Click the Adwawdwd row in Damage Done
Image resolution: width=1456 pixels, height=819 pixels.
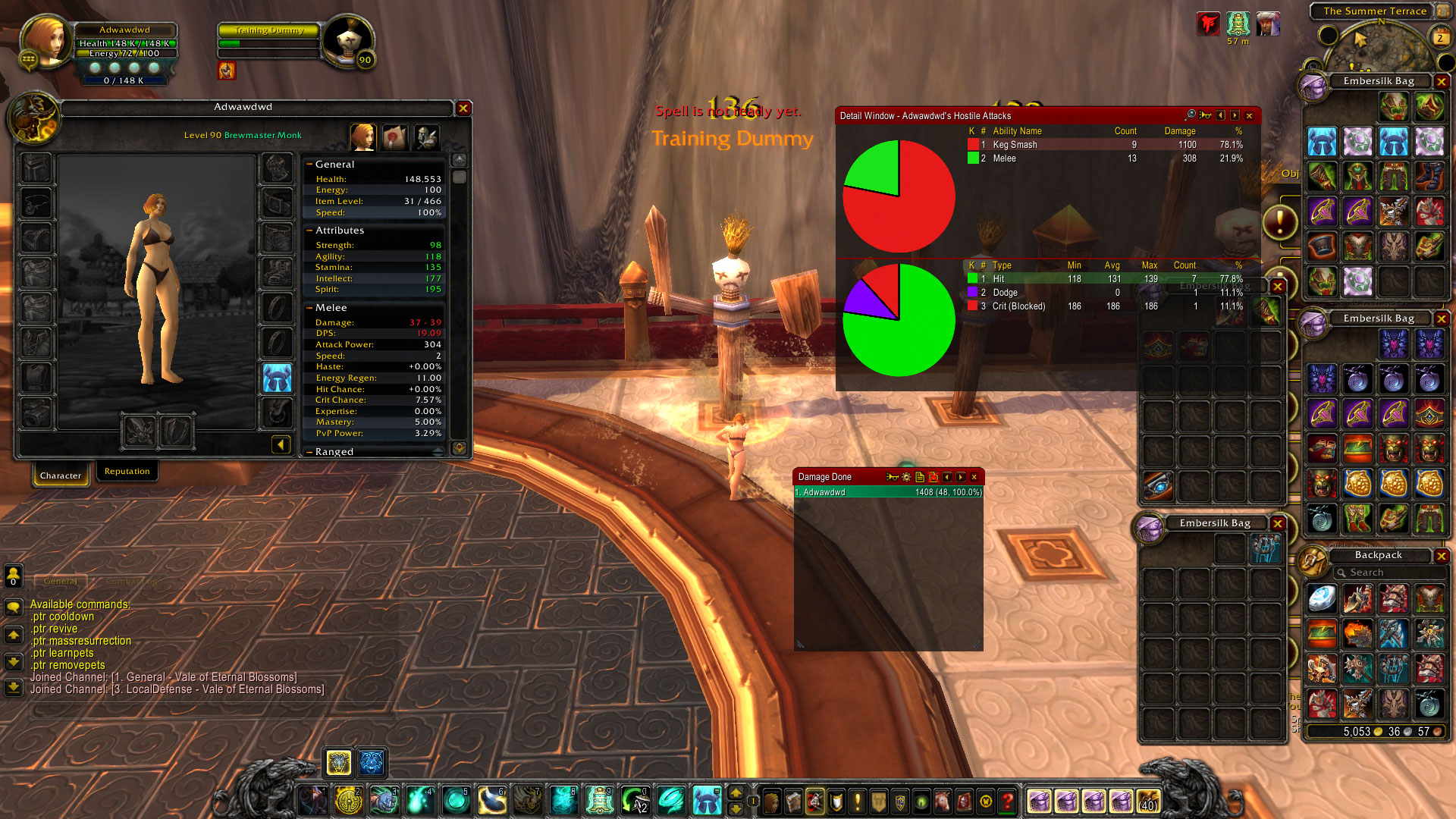click(887, 492)
